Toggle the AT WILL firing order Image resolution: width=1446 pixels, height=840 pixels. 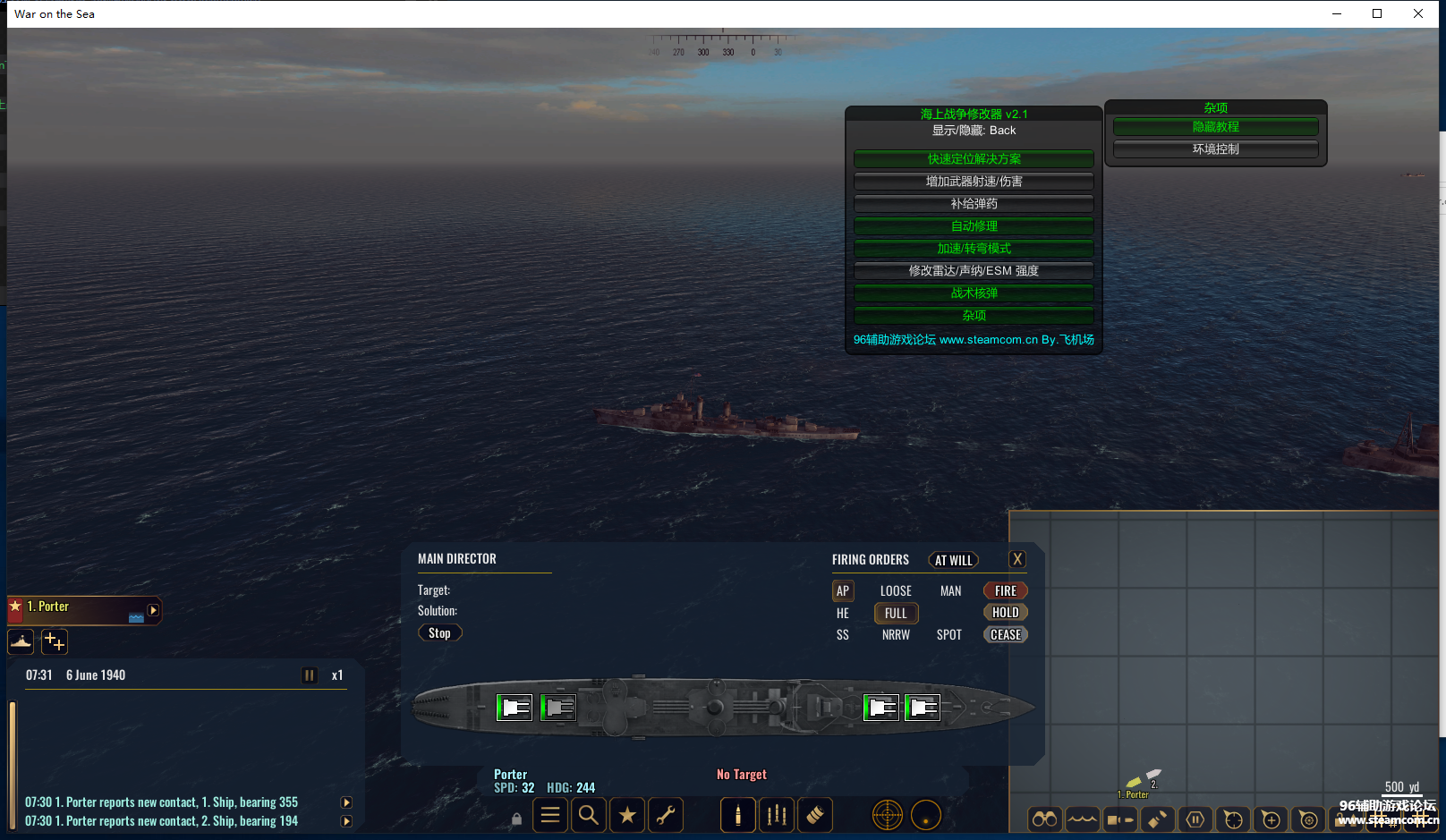click(954, 561)
